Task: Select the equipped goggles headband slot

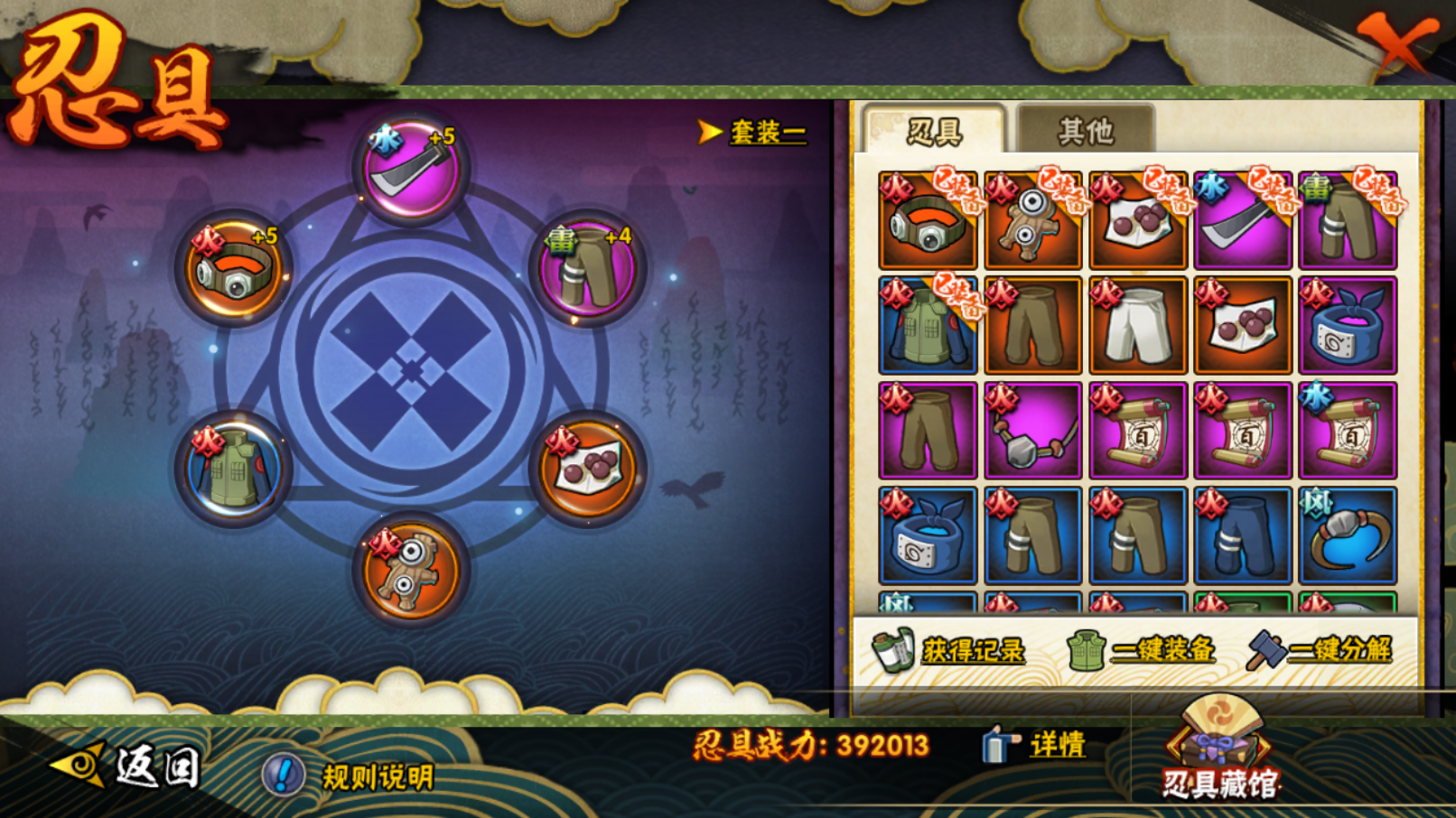Action: 233,268
